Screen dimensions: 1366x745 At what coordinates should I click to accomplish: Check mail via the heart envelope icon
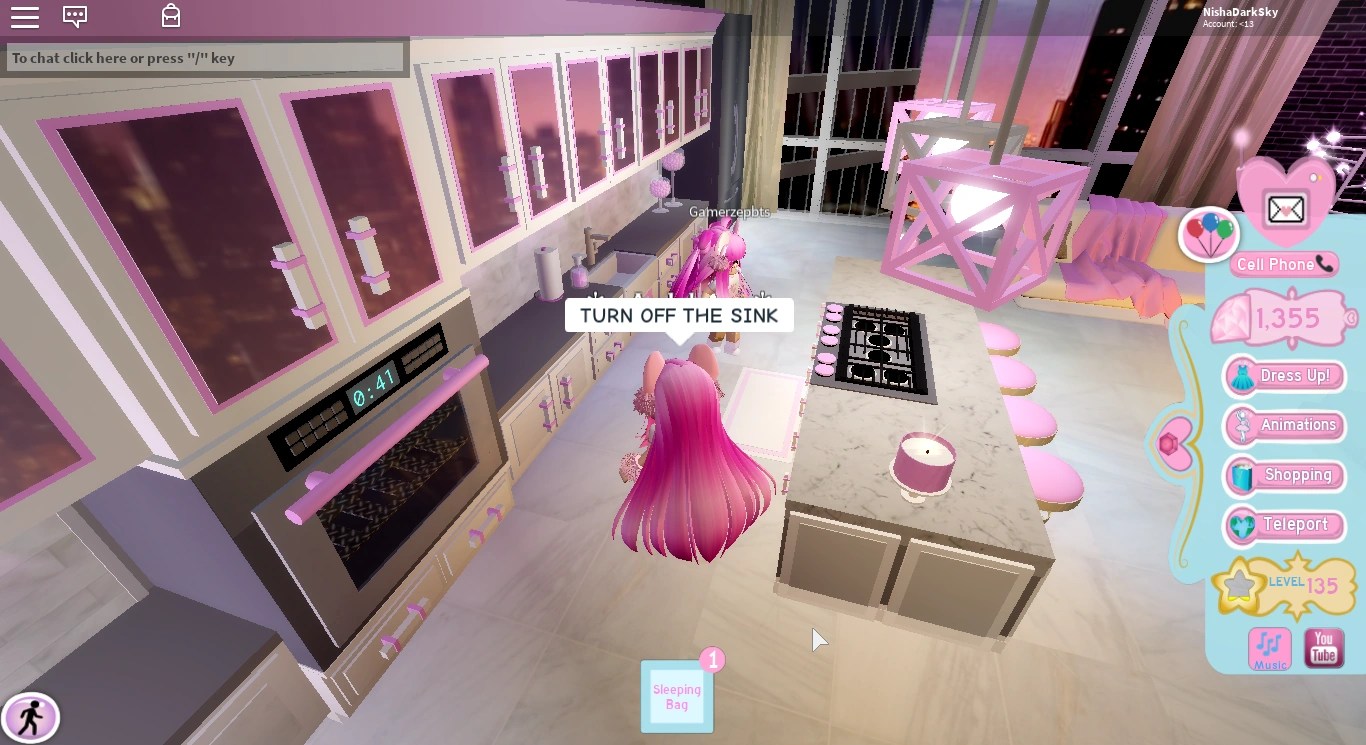pyautogui.click(x=1285, y=210)
